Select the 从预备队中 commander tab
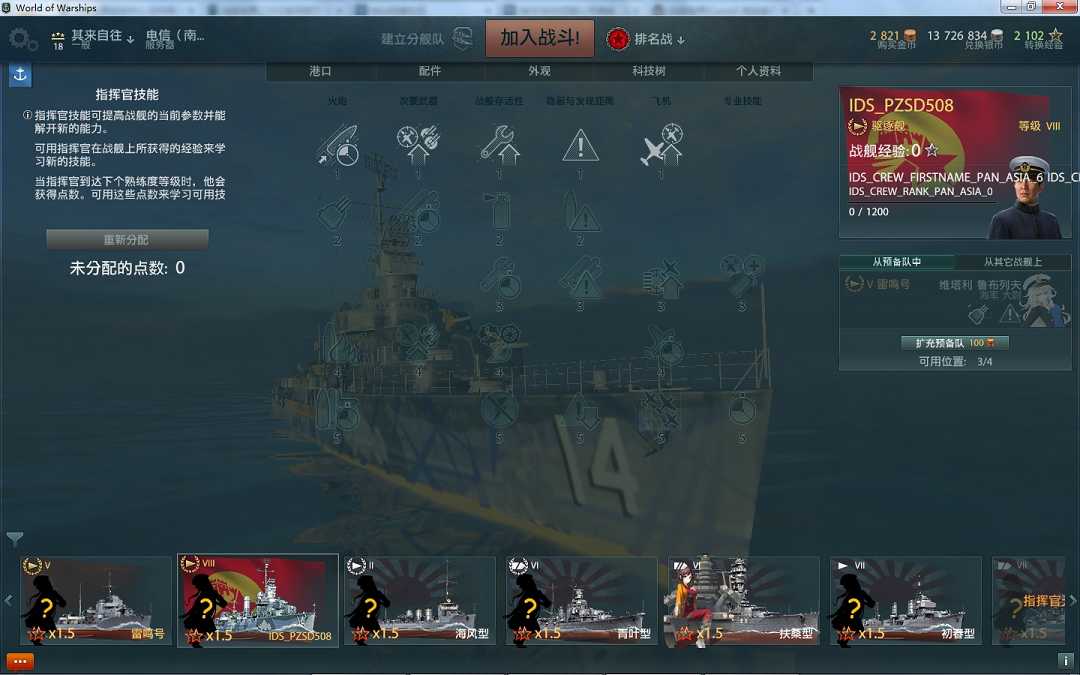 point(897,262)
